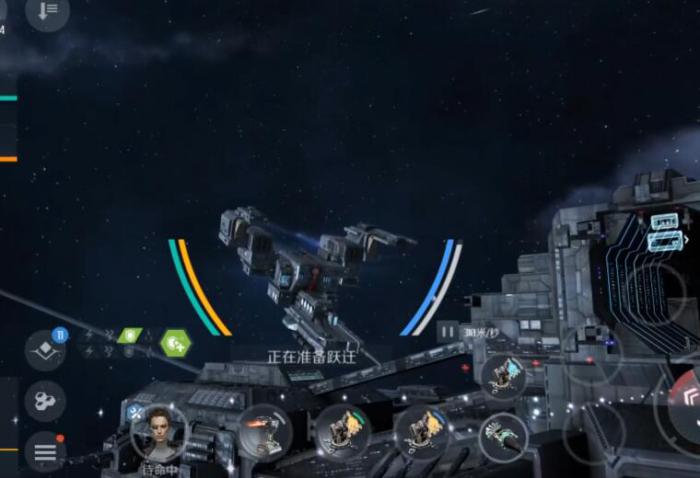Open the diamond icon with blue badge
The image size is (700, 478).
click(45, 350)
